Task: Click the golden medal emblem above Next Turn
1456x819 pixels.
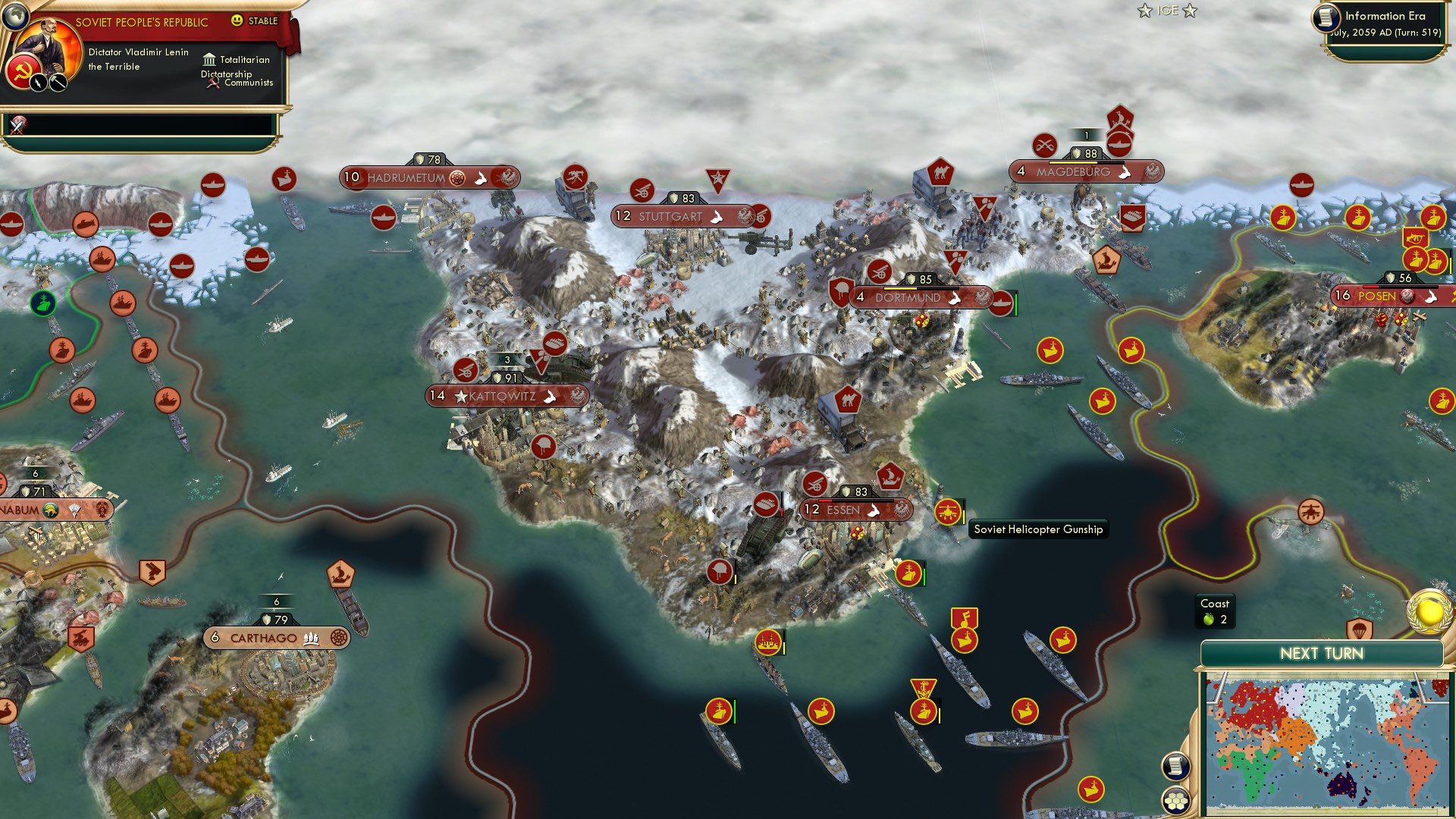Action: click(1429, 611)
